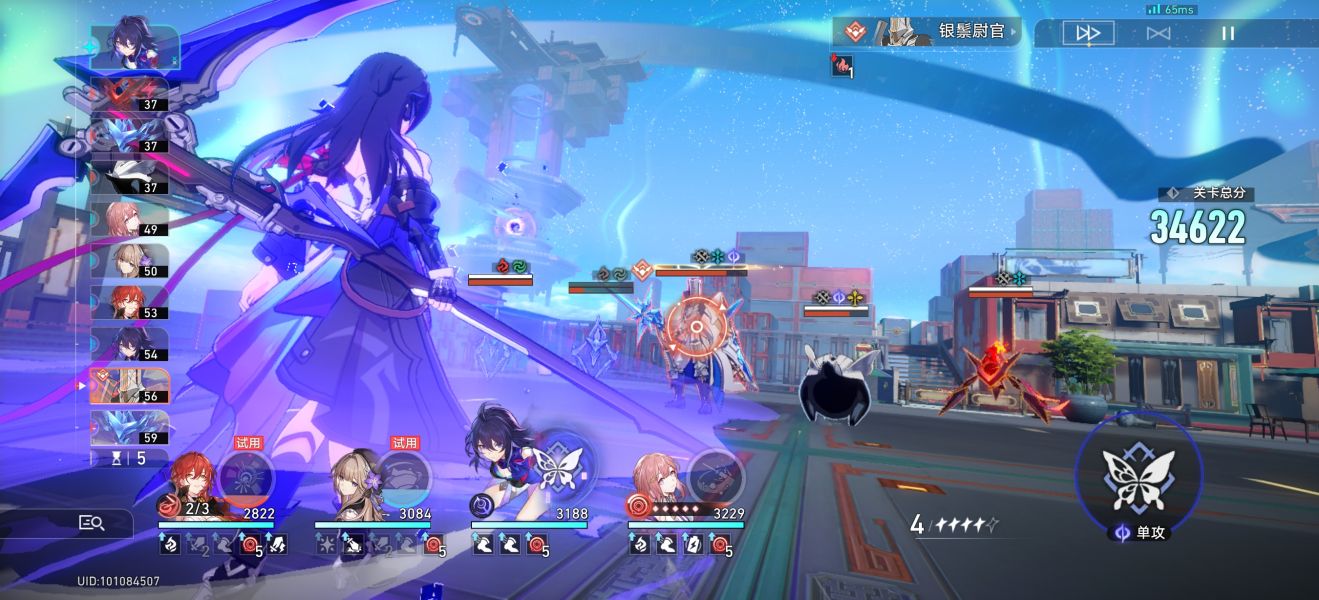The width and height of the screenshot is (1319, 600).
Task: Enable auto-battle with the bowtie icon
Action: 1158,33
